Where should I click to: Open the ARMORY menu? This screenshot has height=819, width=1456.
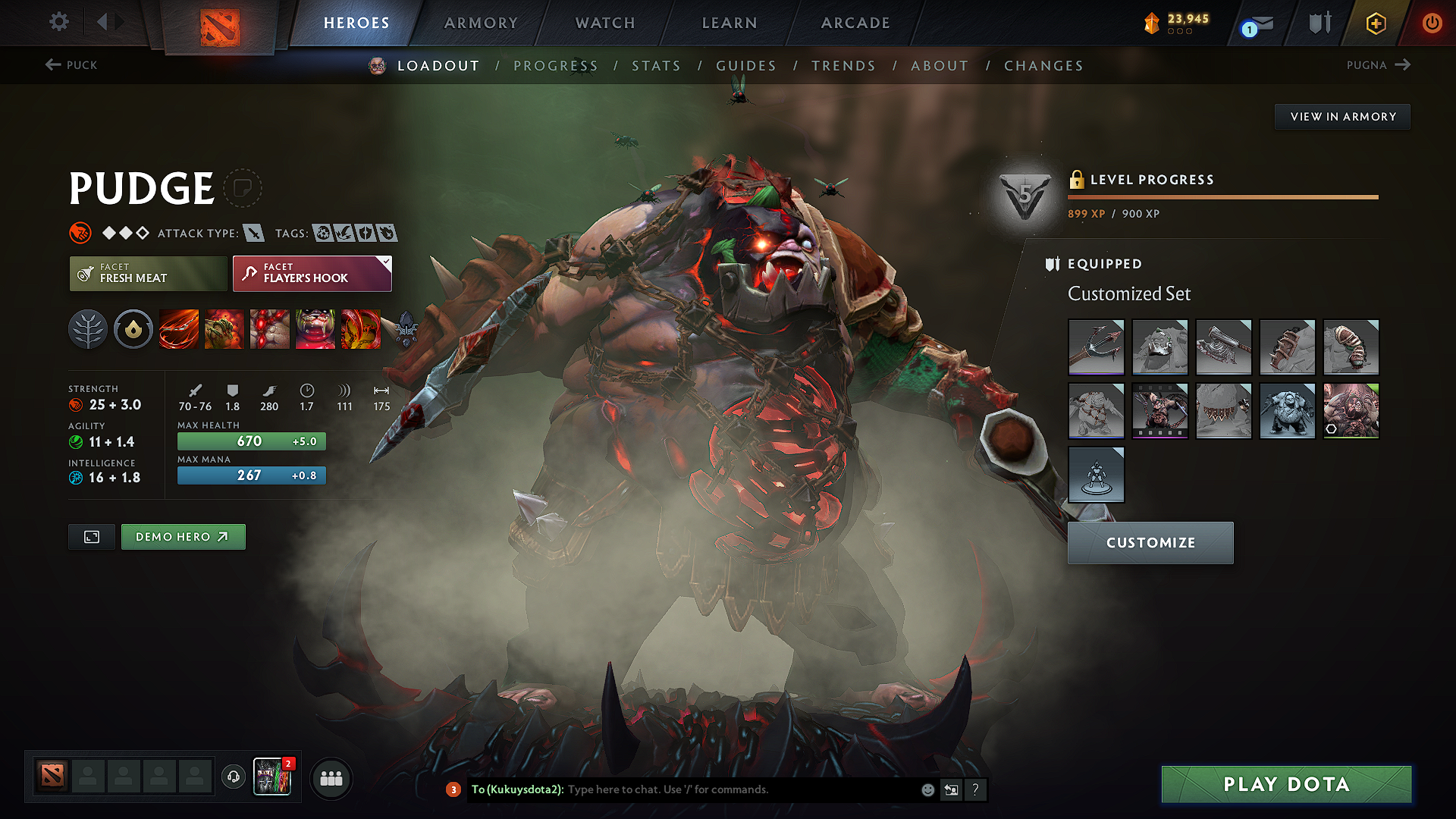pyautogui.click(x=480, y=23)
